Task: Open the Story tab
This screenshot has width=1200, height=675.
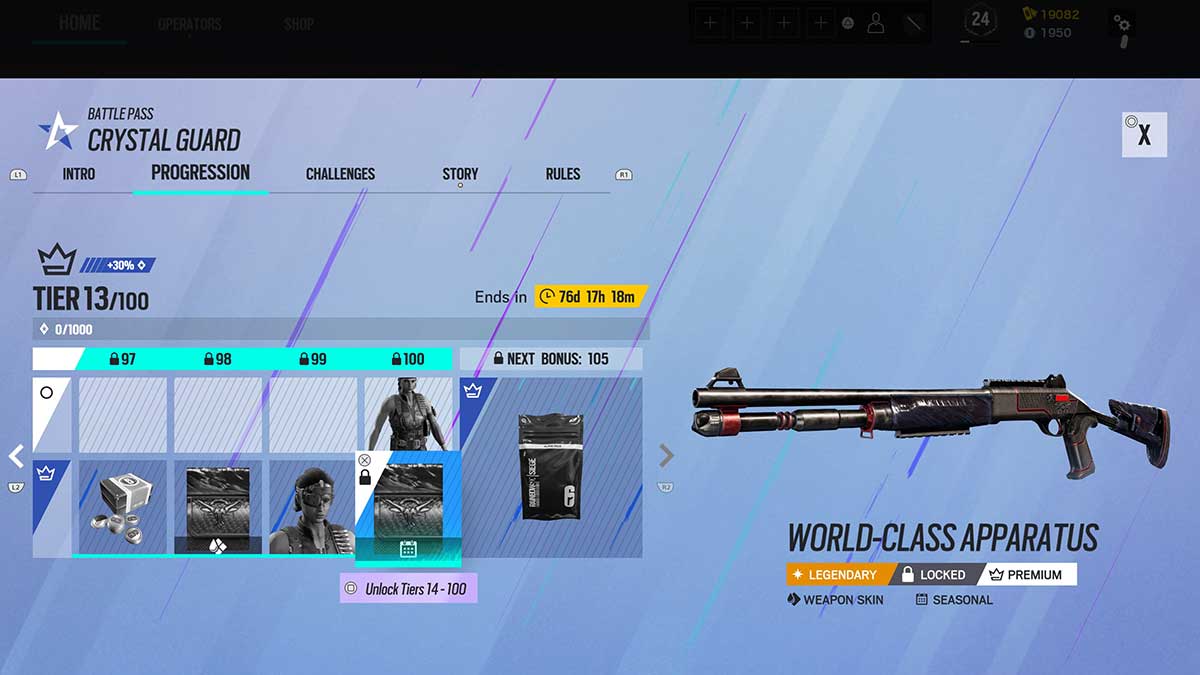Action: pos(460,174)
